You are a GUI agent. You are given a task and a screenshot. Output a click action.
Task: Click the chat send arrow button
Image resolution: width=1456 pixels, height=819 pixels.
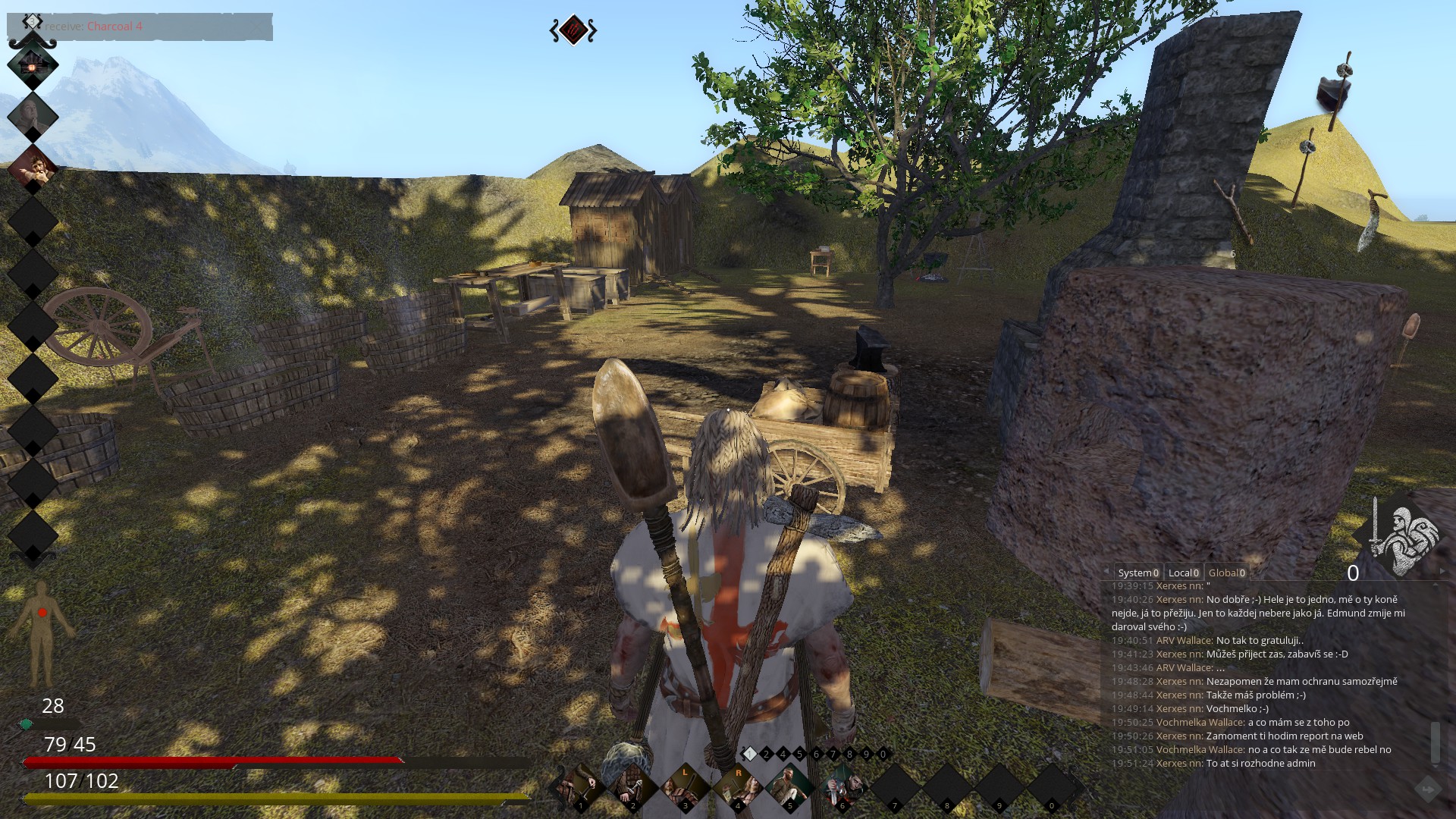pyautogui.click(x=1427, y=790)
